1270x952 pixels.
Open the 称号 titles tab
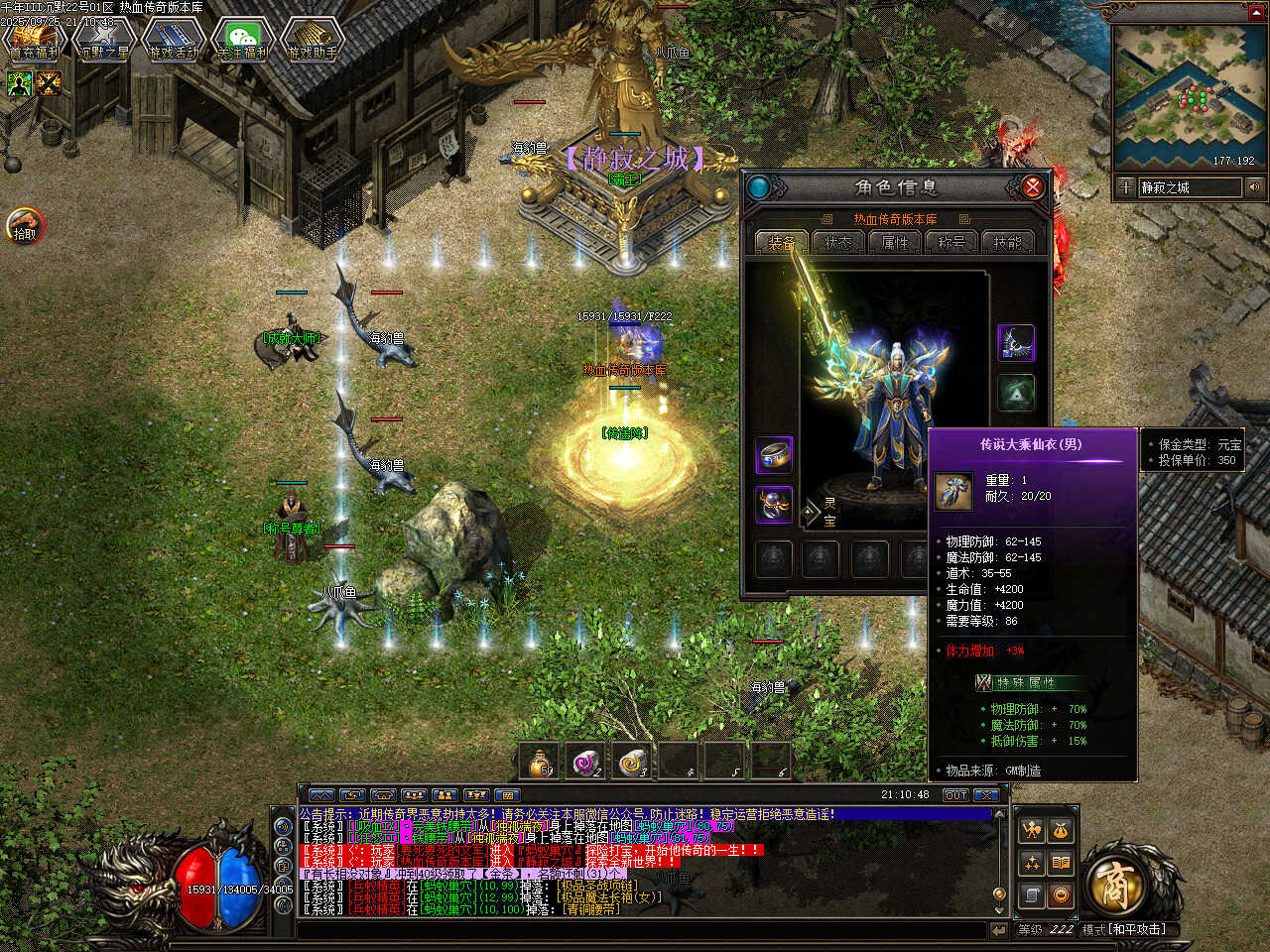(952, 242)
